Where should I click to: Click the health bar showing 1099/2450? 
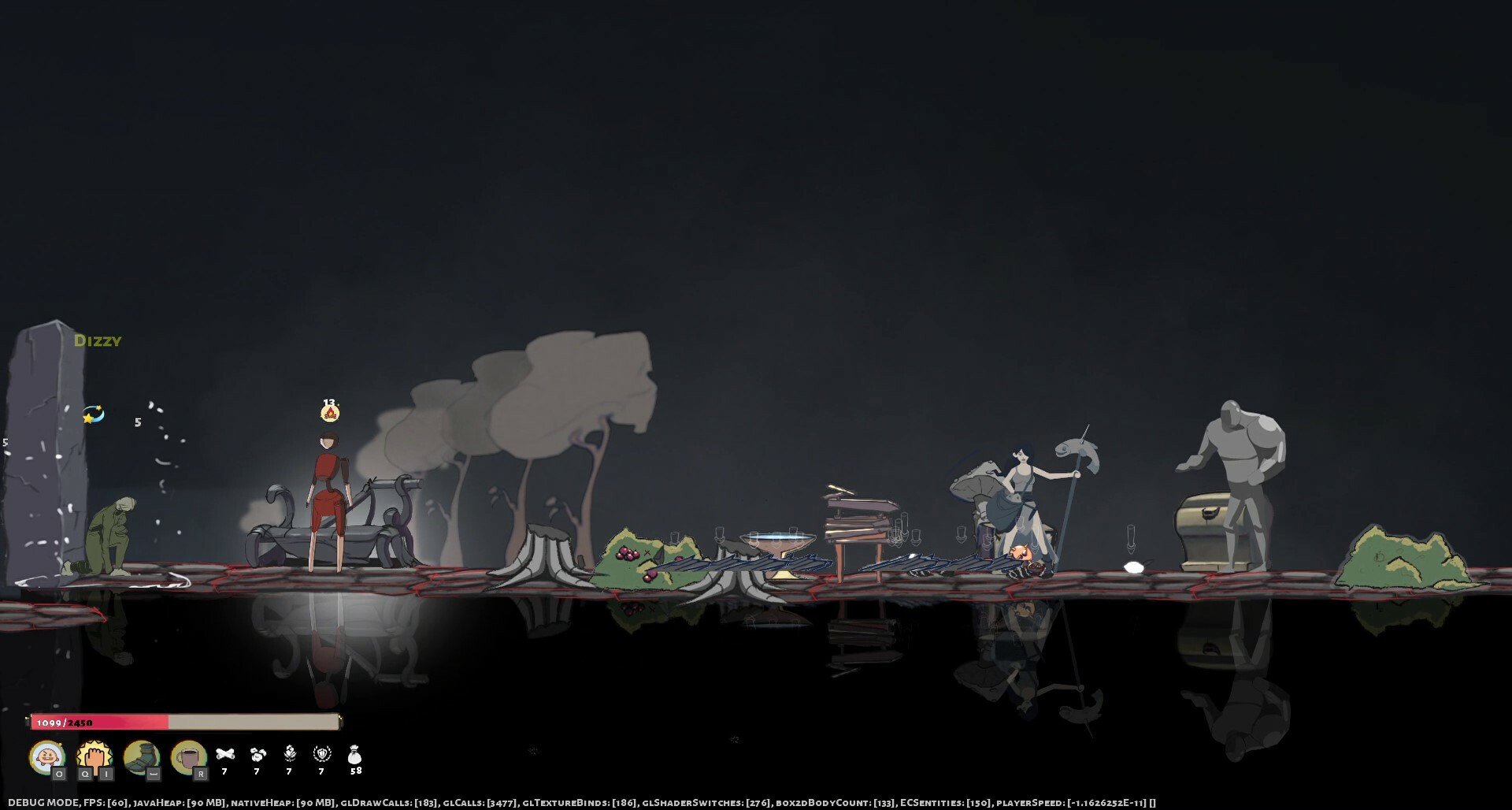185,721
